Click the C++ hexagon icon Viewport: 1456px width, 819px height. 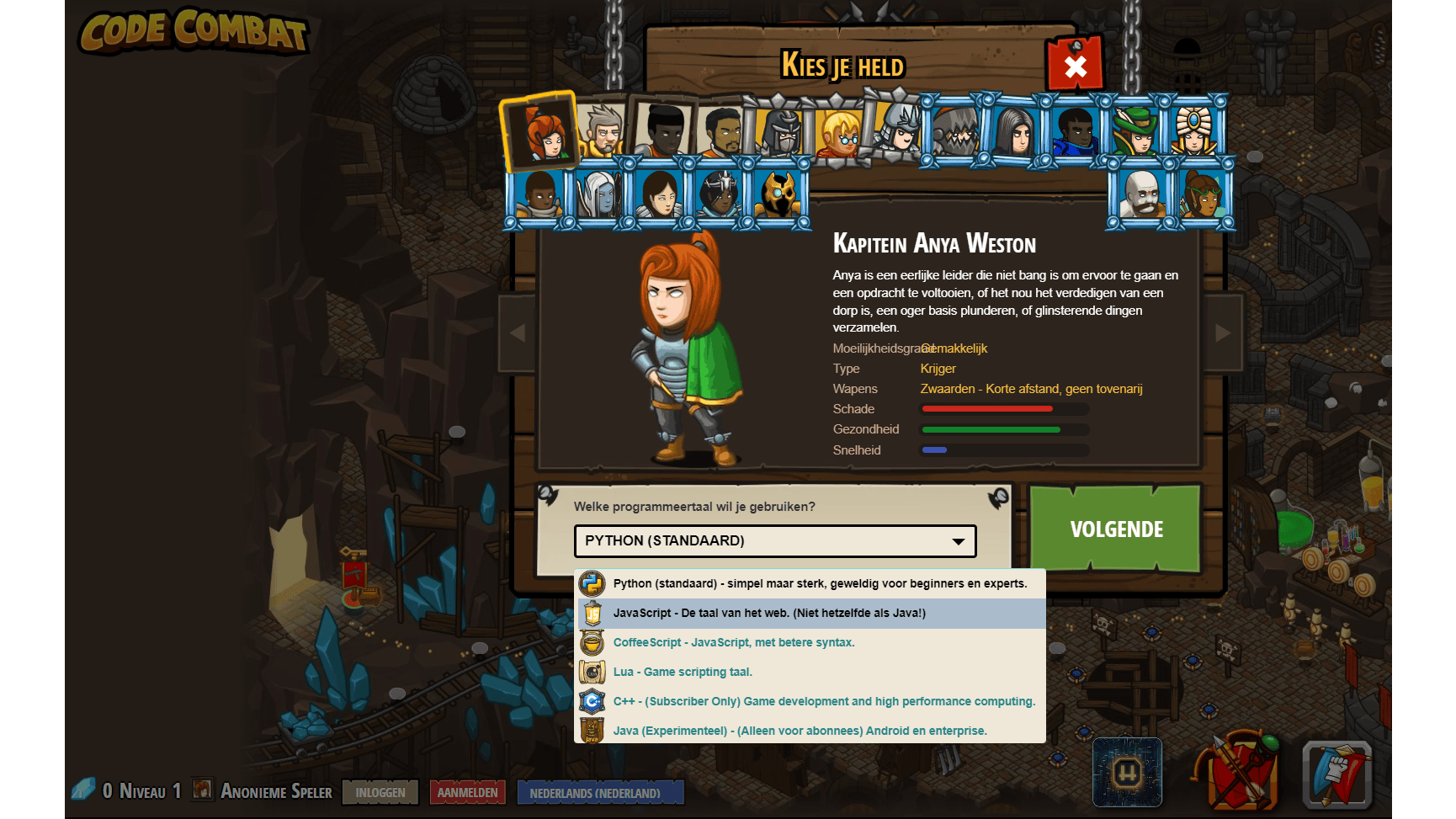click(592, 701)
